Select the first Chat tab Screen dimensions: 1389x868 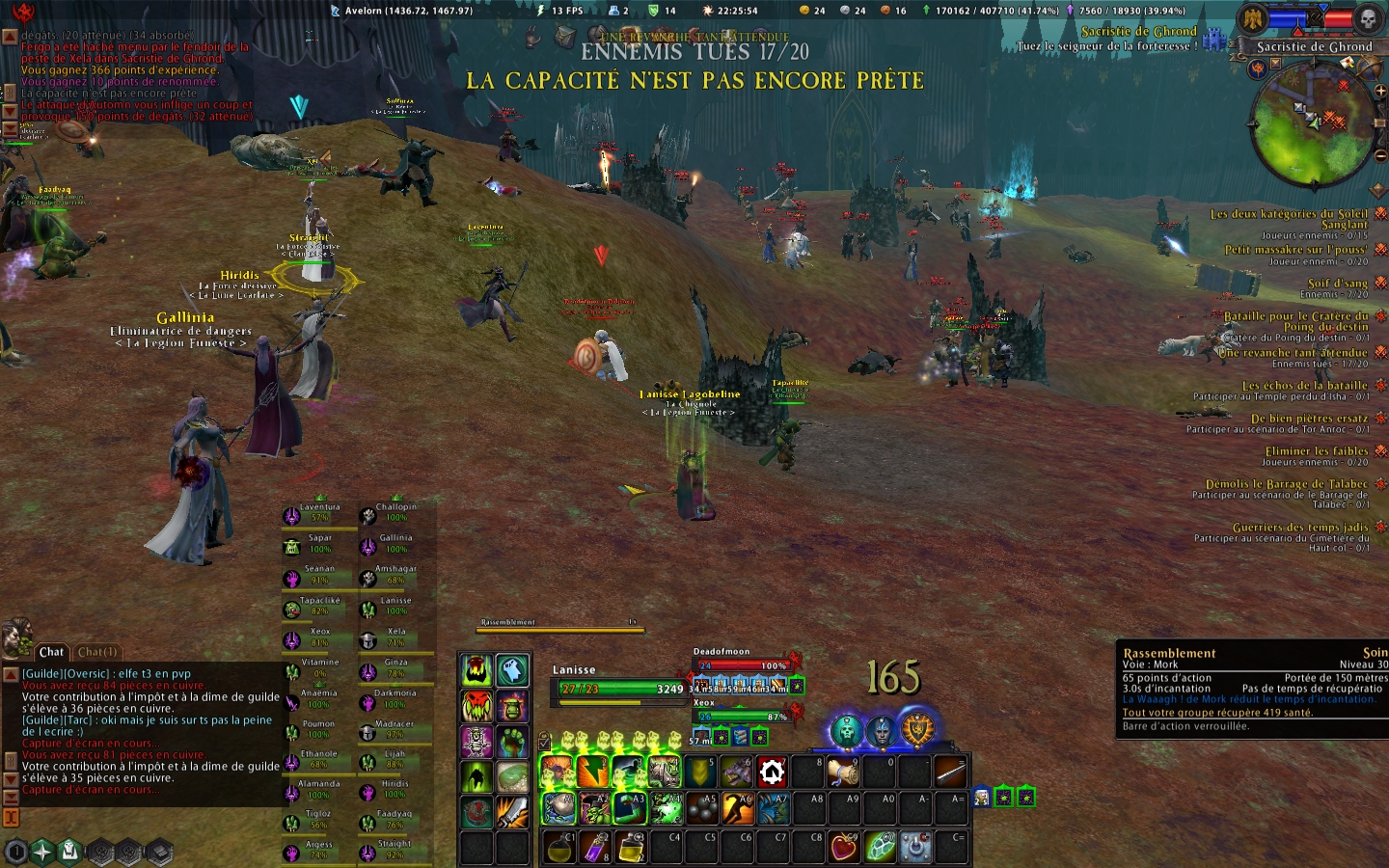(x=51, y=652)
